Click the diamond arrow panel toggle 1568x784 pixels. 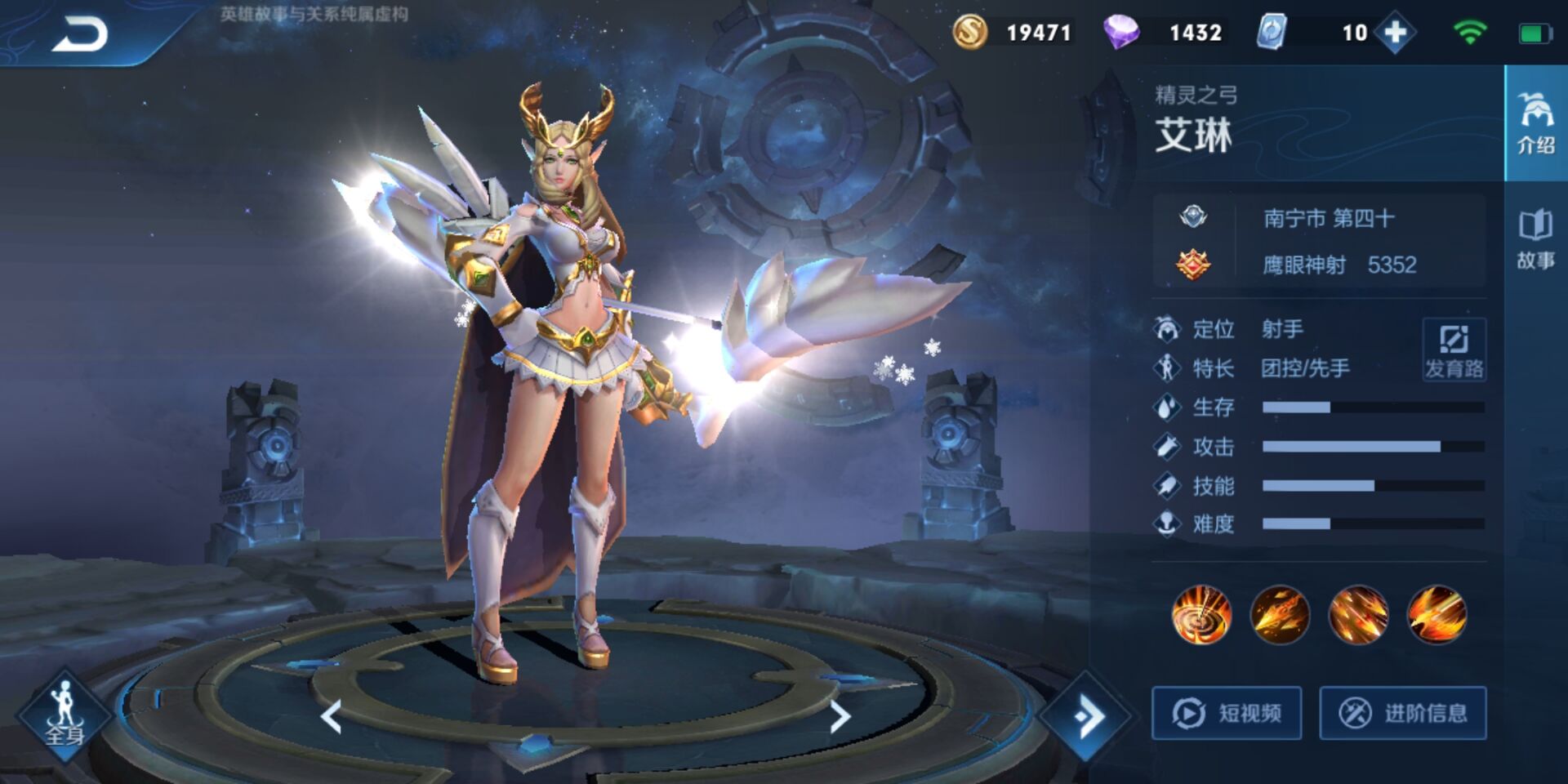[1087, 717]
